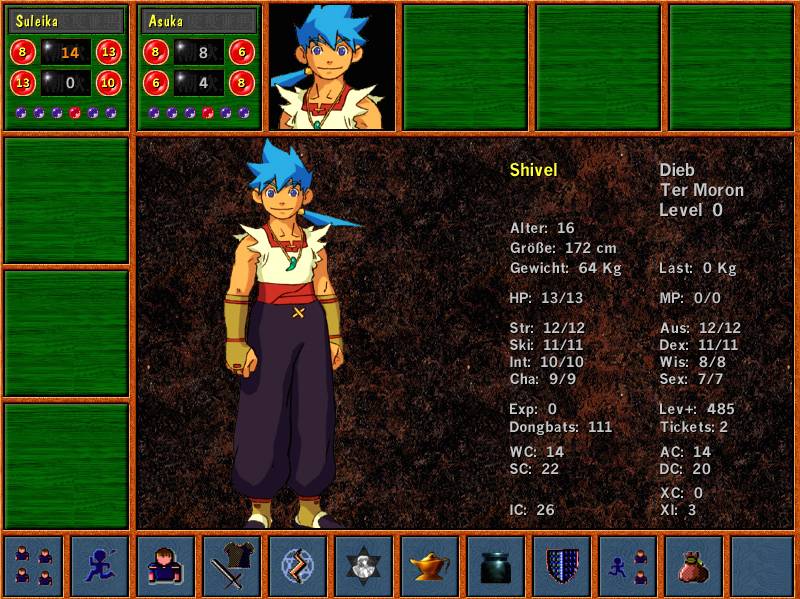Activate the blue running figure icon
This screenshot has width=800, height=599.
tap(99, 566)
